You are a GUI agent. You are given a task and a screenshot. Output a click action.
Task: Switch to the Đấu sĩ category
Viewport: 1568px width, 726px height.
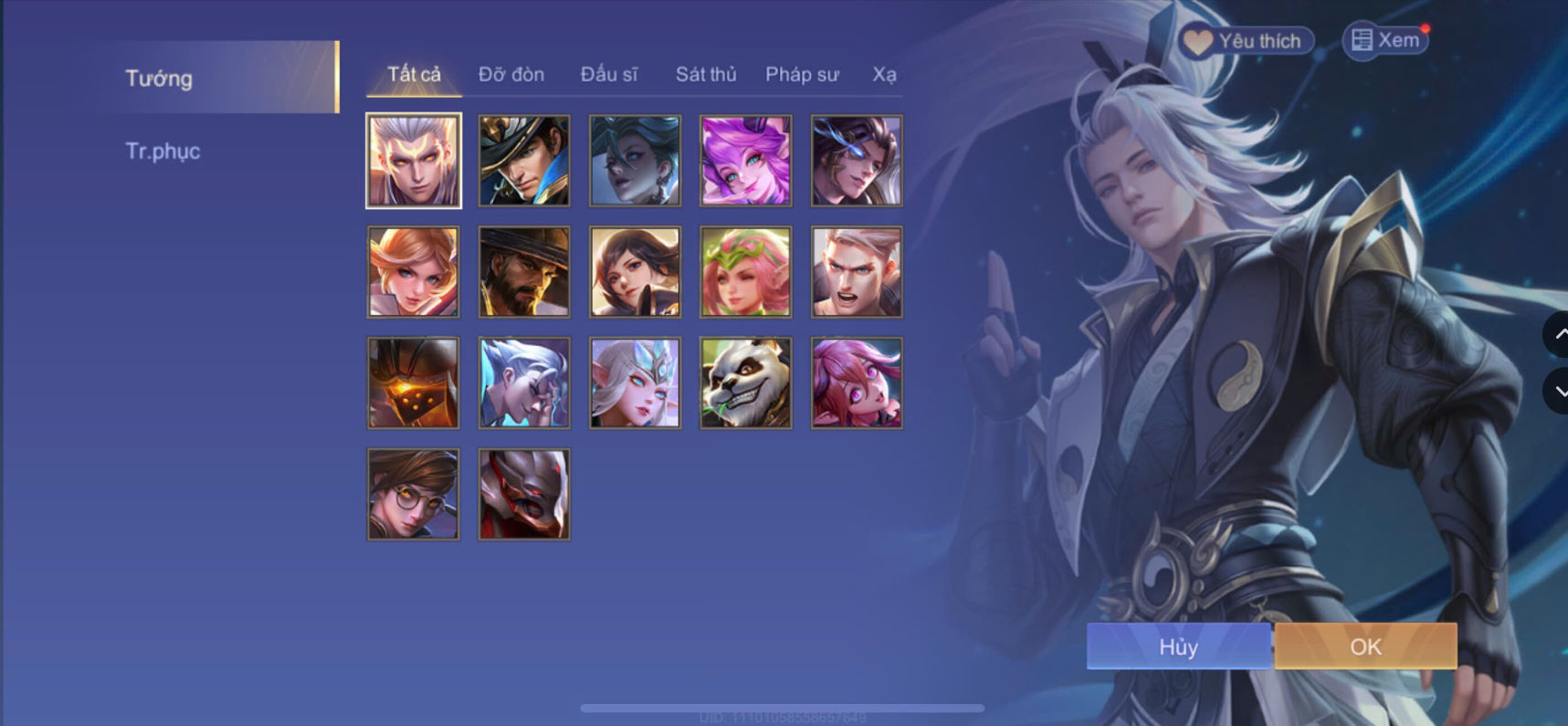click(610, 75)
